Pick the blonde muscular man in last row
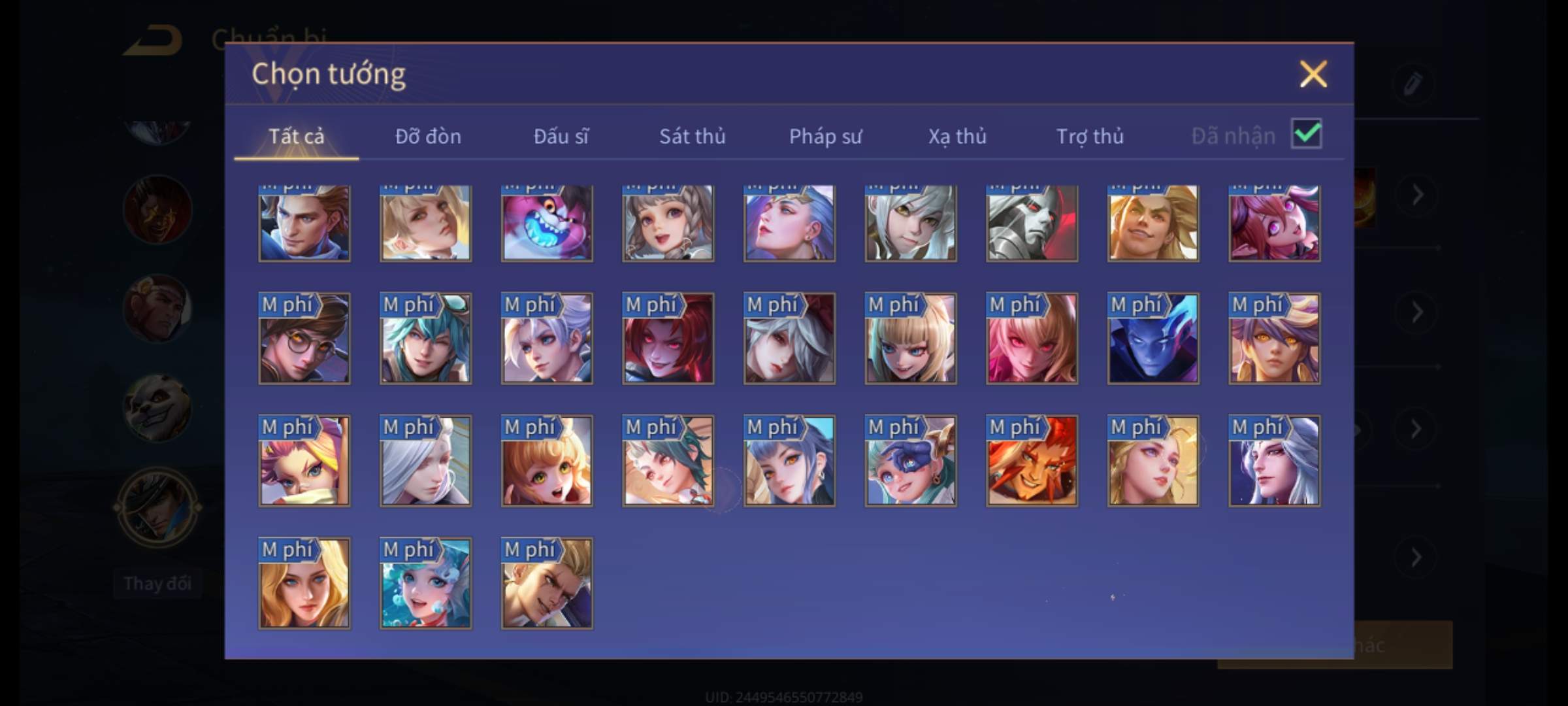The image size is (1568, 706). point(547,583)
